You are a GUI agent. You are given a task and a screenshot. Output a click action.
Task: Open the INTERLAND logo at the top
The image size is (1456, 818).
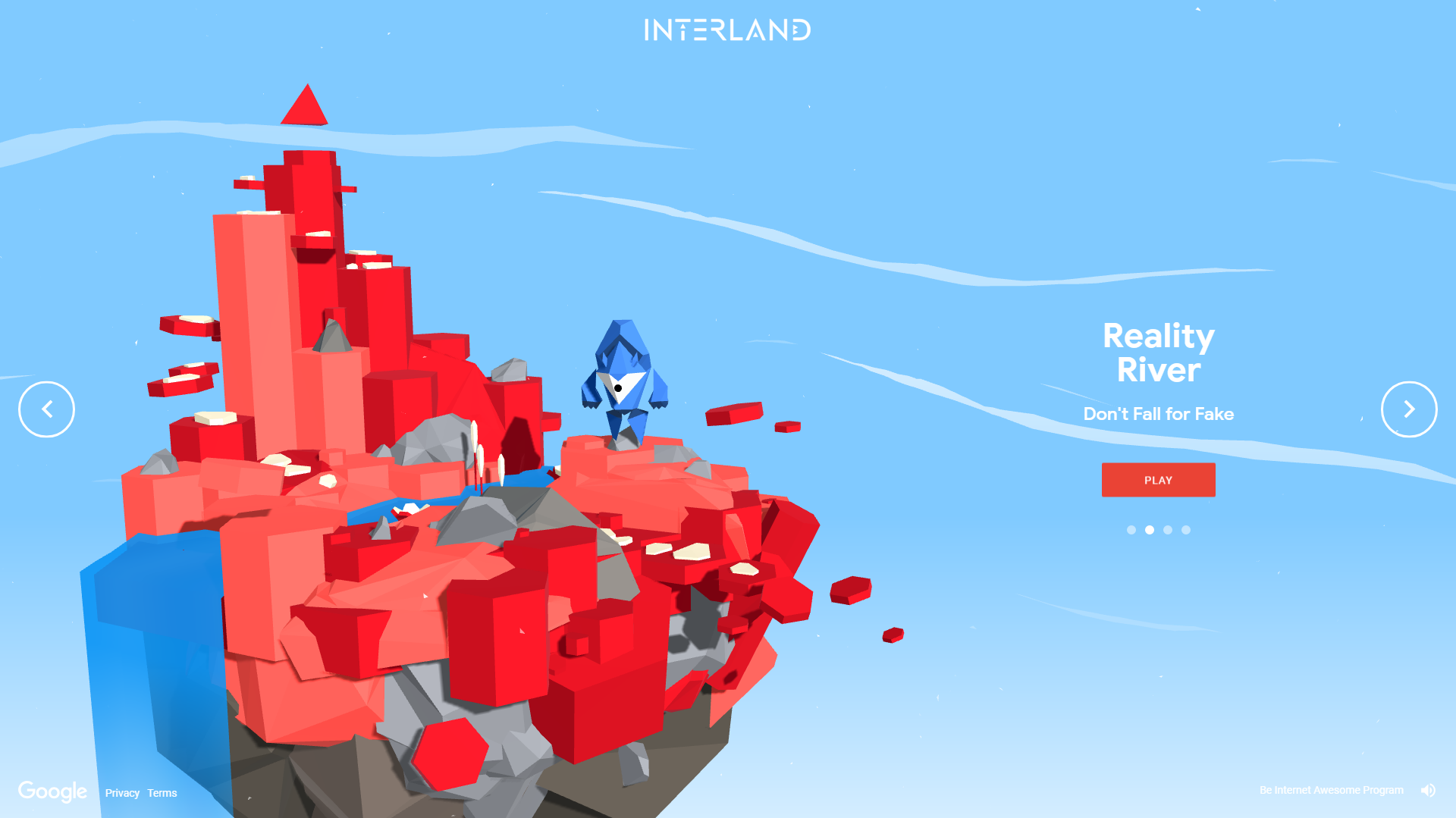tap(728, 30)
